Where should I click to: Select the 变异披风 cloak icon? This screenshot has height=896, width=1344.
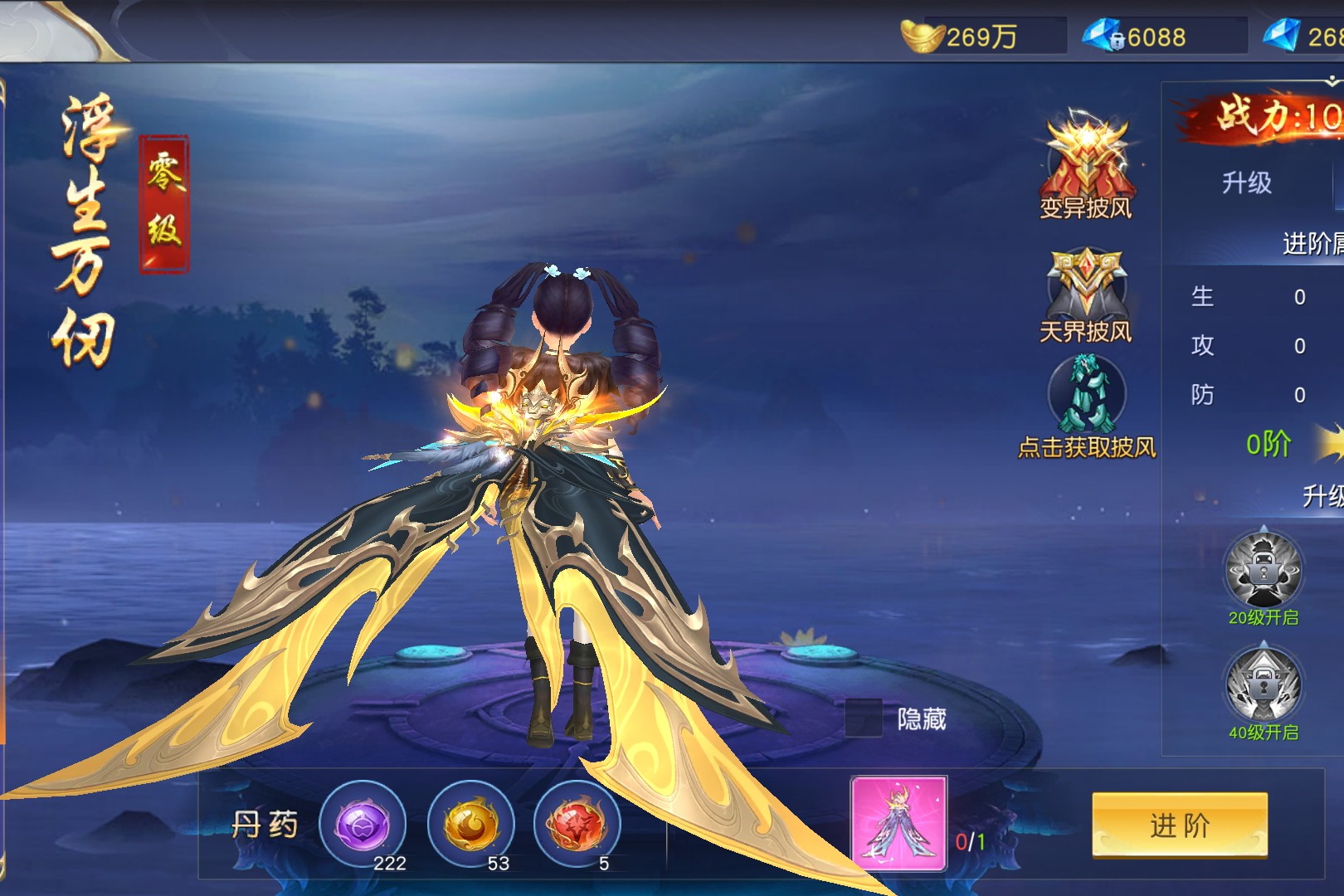click(x=1087, y=163)
